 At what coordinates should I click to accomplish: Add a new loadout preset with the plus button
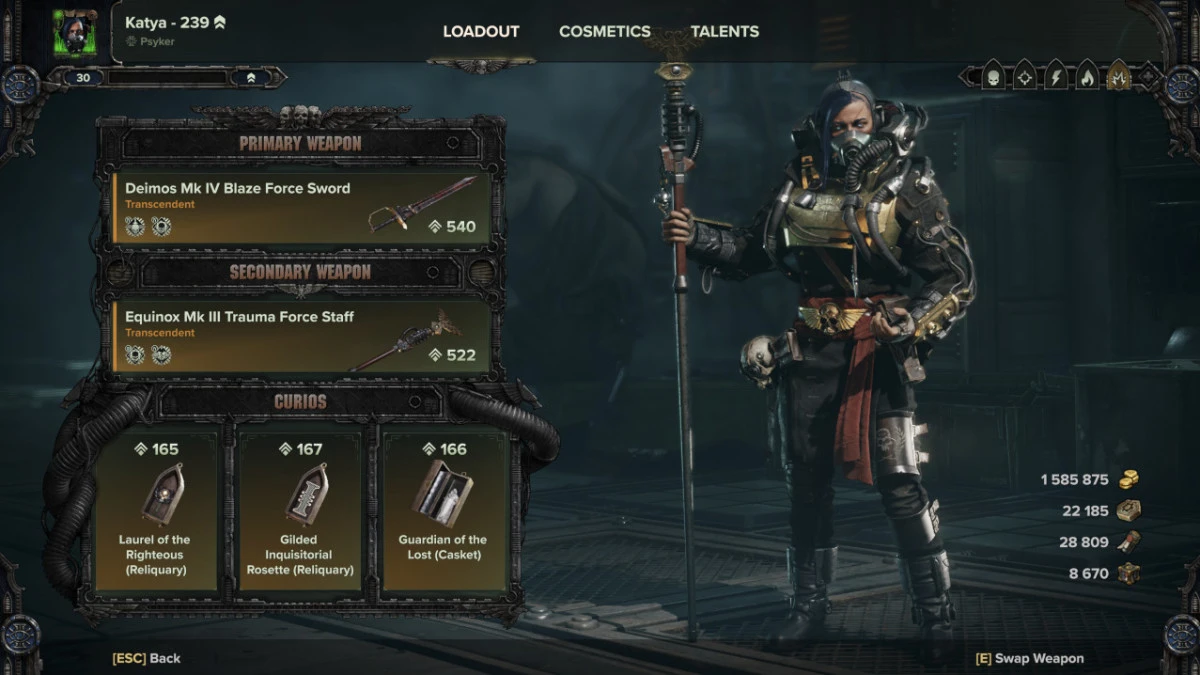point(1148,76)
